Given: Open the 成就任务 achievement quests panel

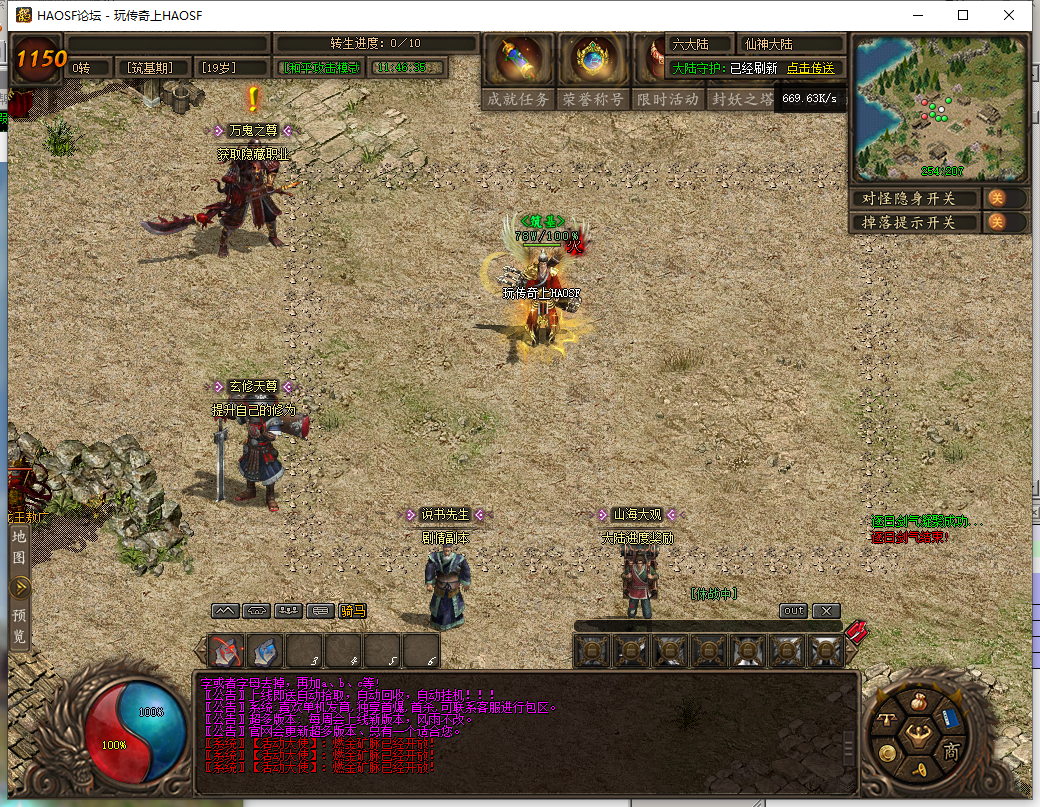Looking at the screenshot, I should [517, 99].
